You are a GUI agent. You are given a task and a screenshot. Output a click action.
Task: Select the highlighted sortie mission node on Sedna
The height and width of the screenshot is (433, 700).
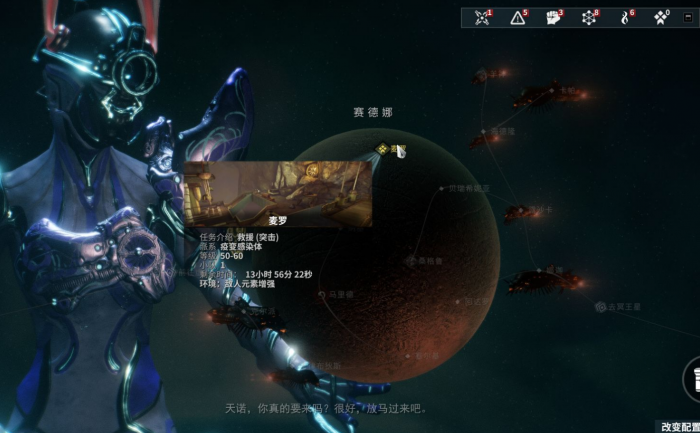382,149
